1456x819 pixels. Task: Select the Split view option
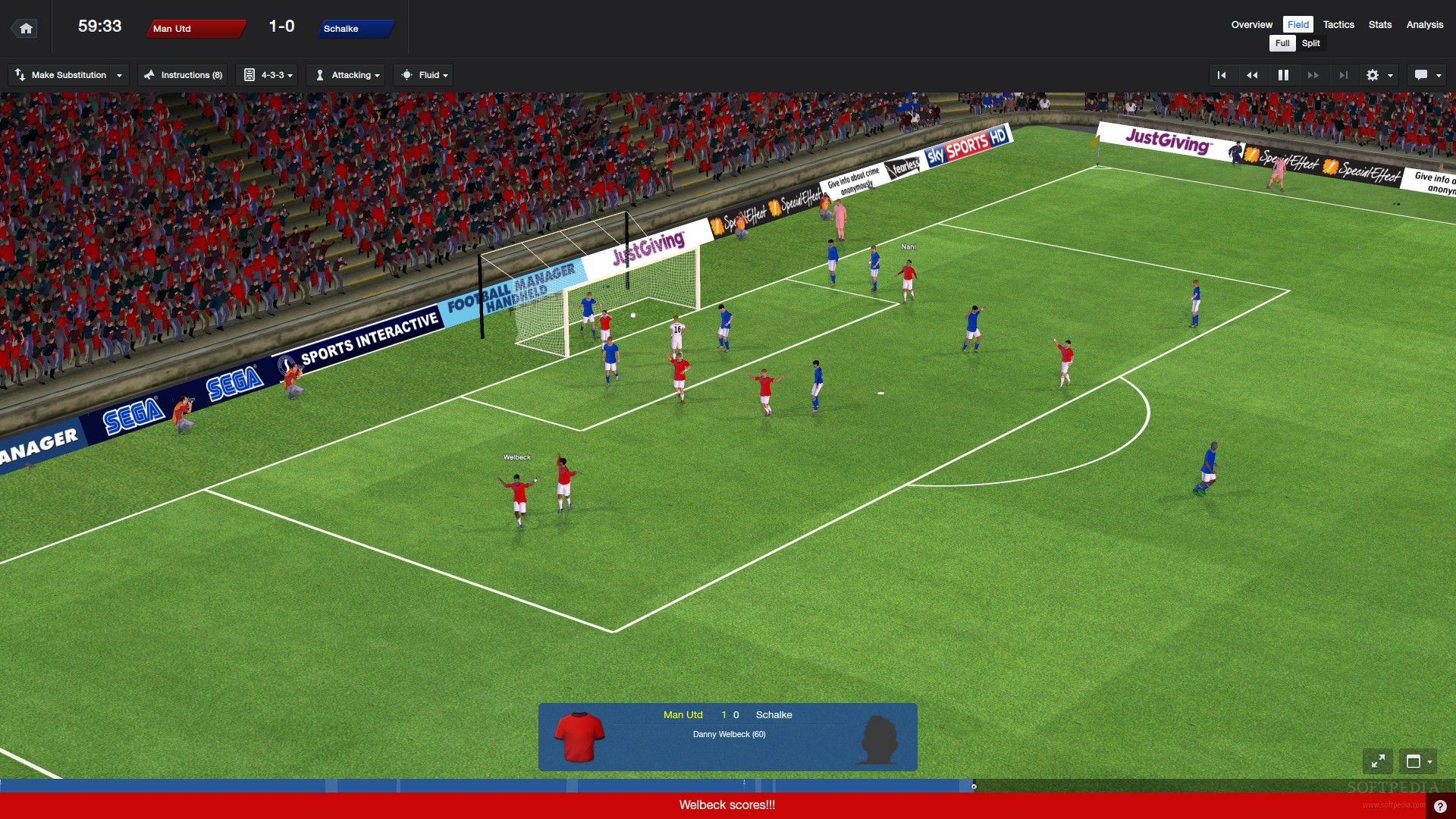coord(1310,43)
